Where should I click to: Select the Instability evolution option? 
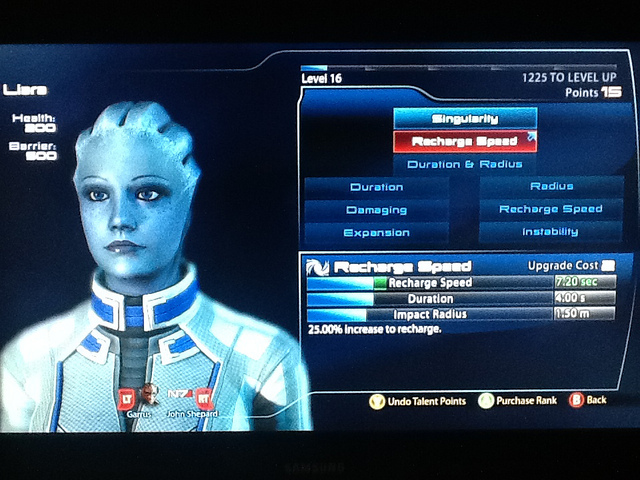click(x=551, y=232)
